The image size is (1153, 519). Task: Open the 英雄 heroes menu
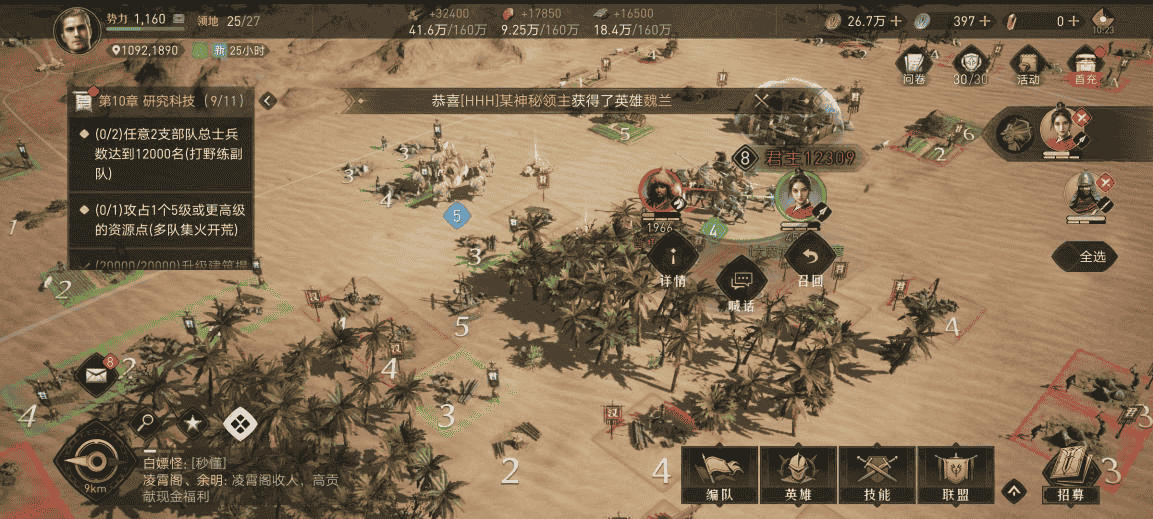[798, 473]
